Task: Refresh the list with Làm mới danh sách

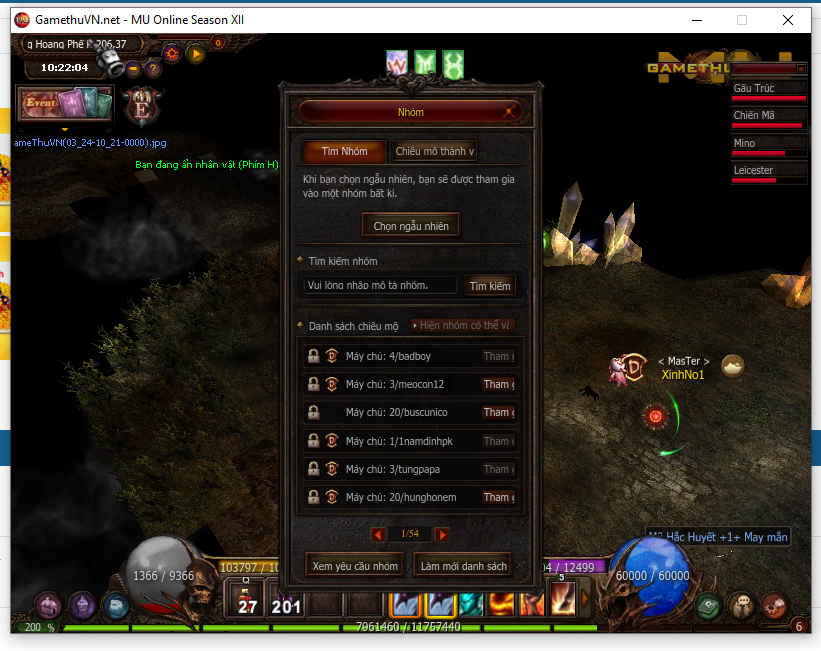Action: coord(464,566)
